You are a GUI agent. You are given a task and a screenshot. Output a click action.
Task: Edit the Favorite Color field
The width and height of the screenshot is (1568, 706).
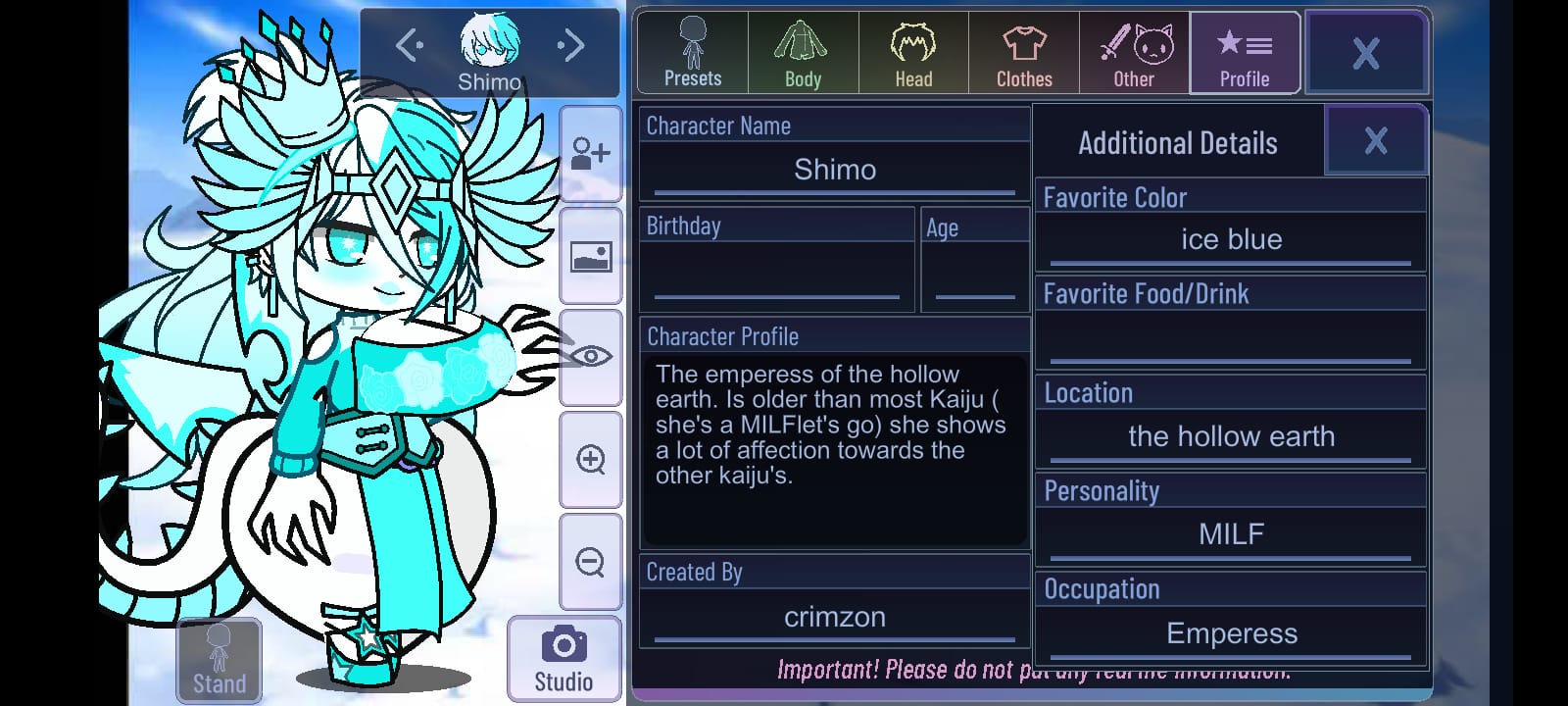click(1231, 240)
